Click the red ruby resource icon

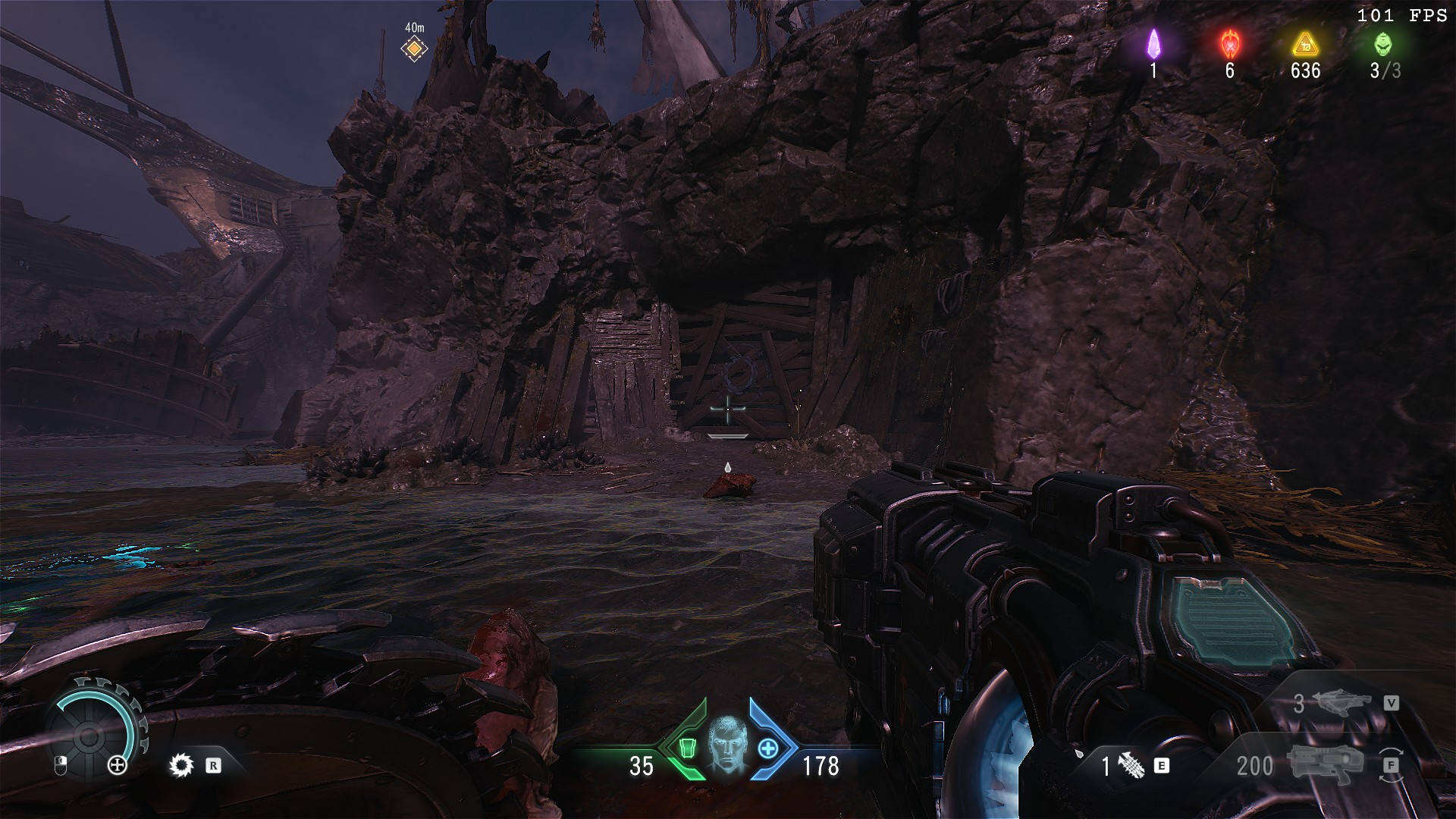point(1229,44)
